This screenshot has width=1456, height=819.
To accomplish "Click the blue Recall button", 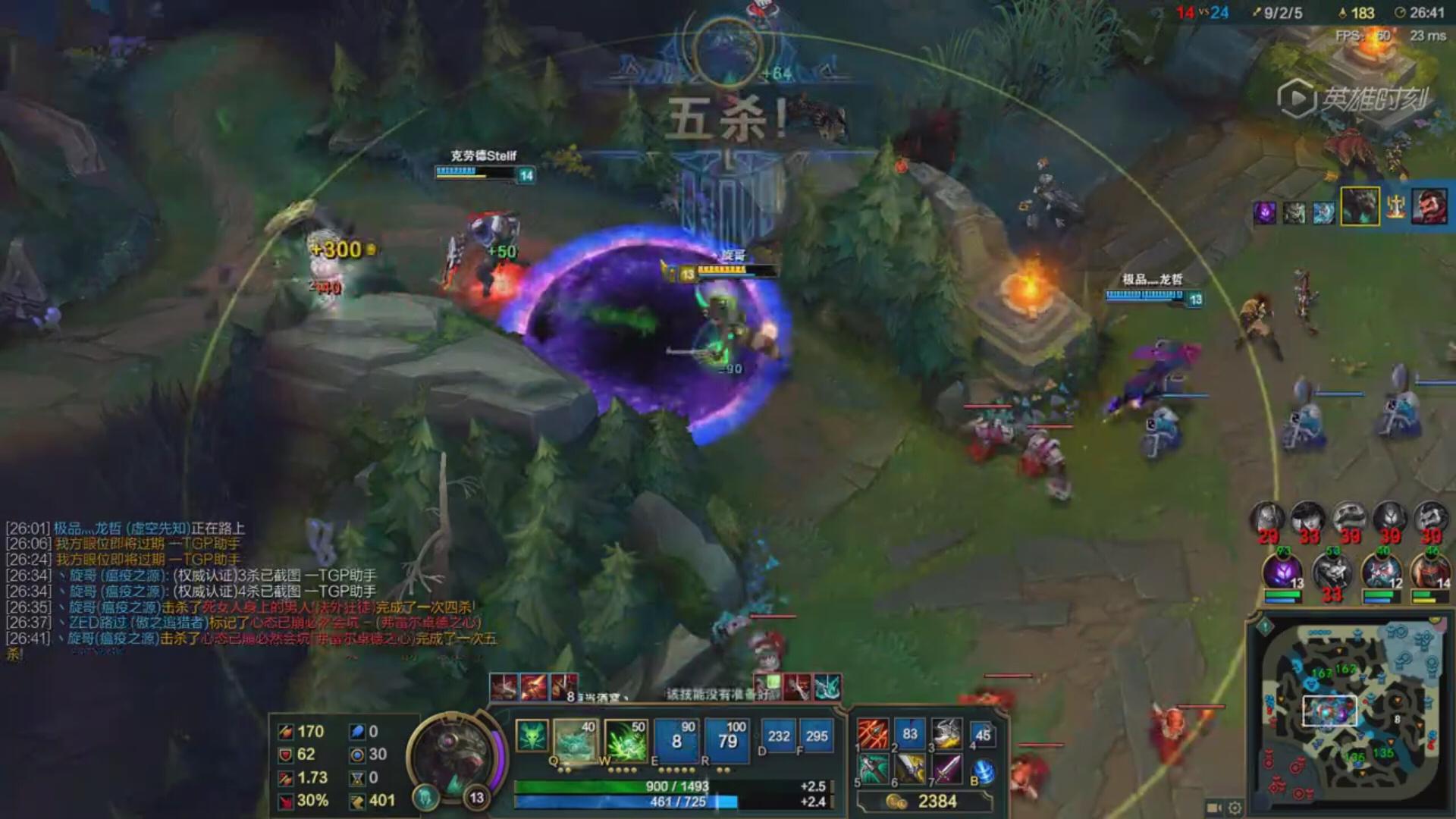I will 983,771.
